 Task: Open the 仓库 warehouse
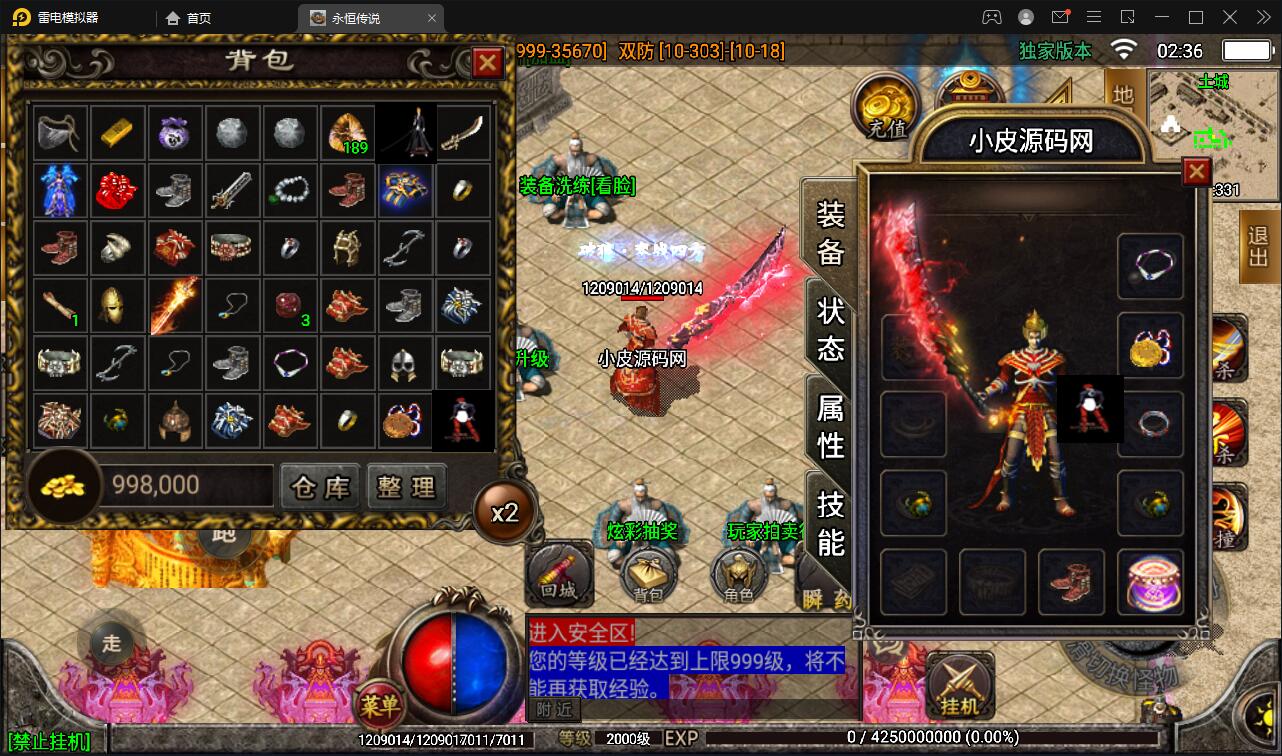point(320,487)
